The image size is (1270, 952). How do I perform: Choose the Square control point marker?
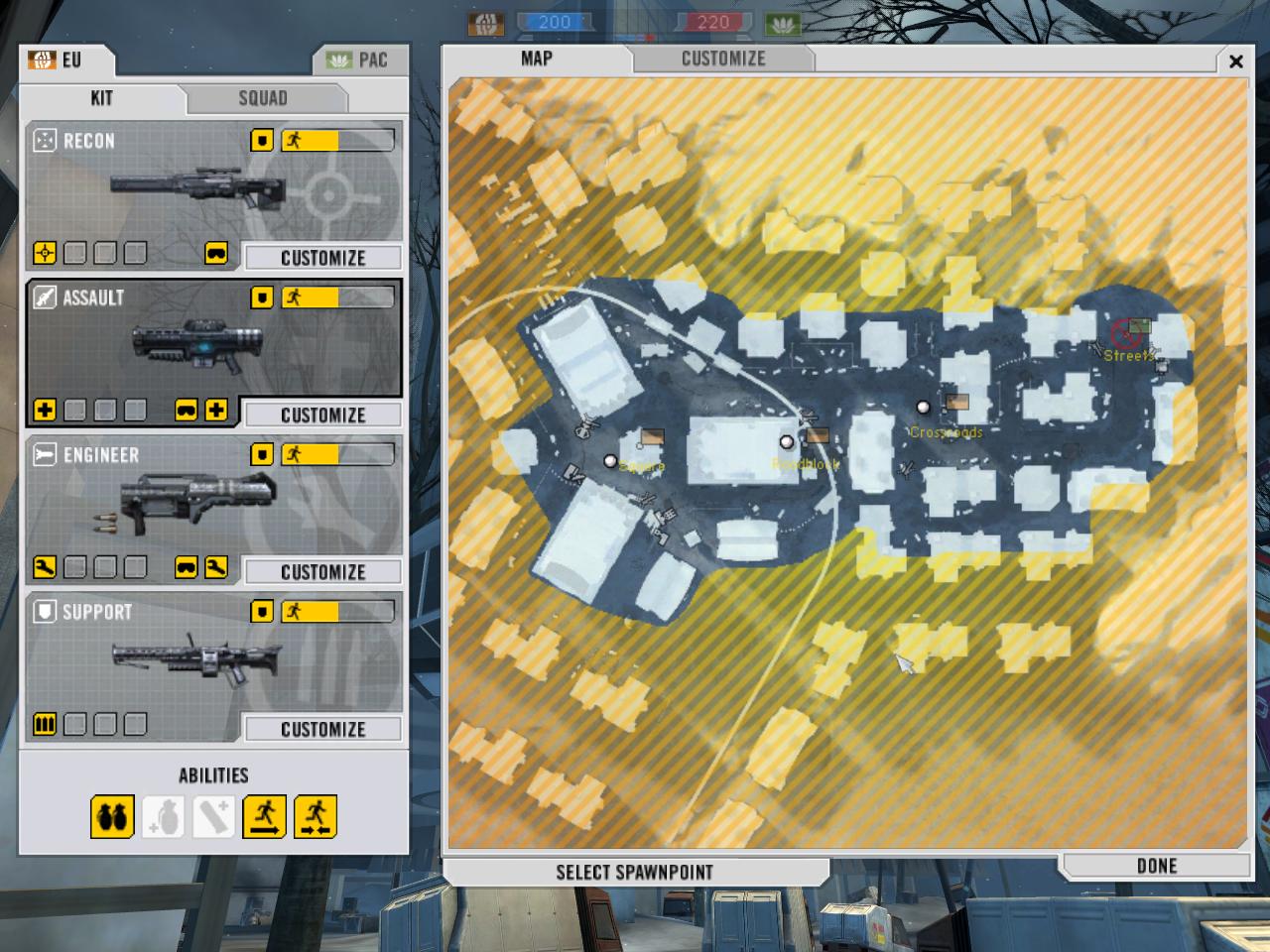click(x=610, y=461)
